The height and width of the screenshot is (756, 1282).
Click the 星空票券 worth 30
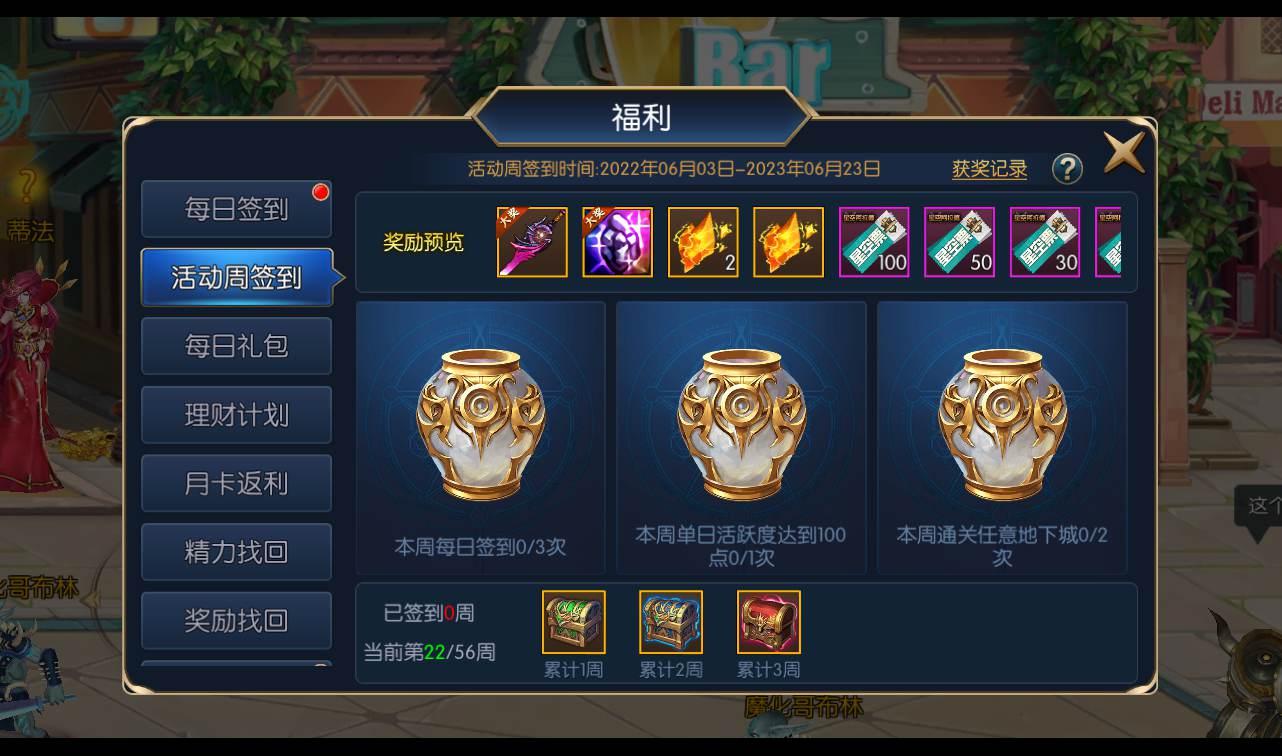tap(1044, 241)
